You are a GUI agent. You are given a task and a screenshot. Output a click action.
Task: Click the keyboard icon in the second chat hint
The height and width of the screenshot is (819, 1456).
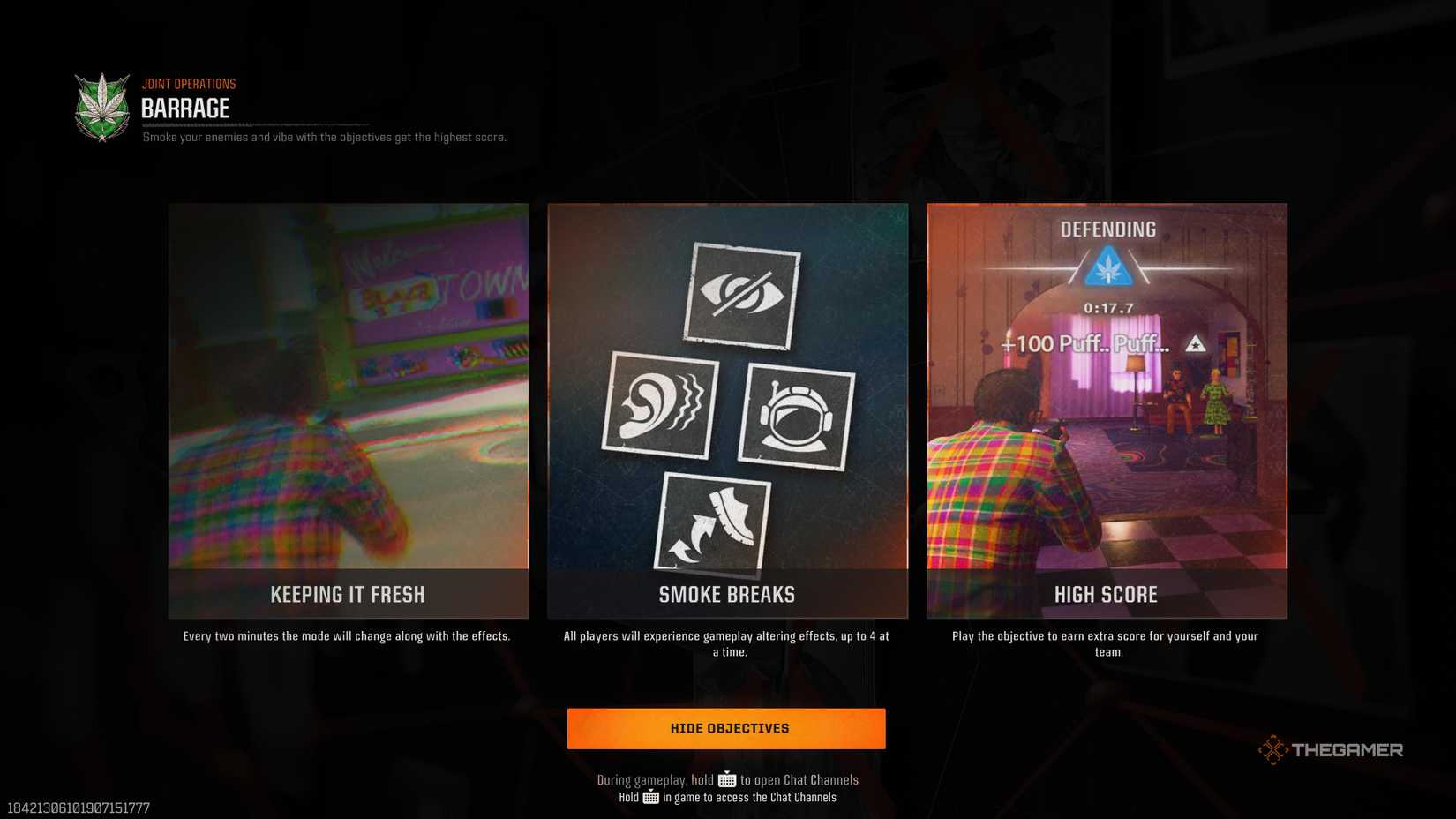click(649, 797)
